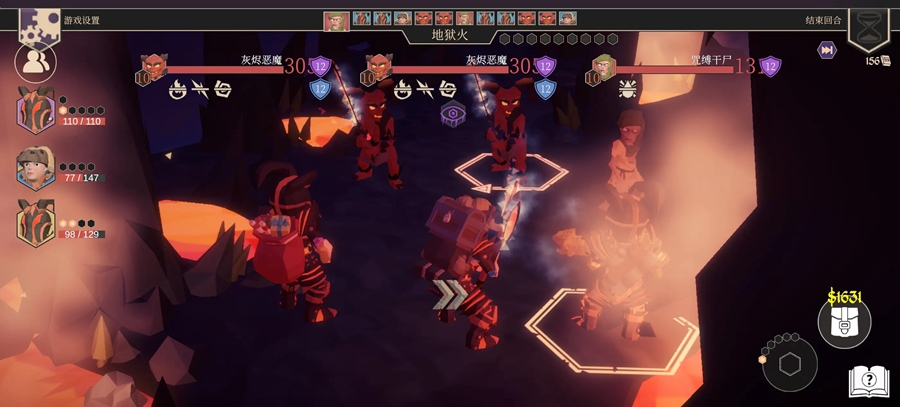900x407 pixels.
Task: Activate the fast-forward speed button
Action: [827, 50]
